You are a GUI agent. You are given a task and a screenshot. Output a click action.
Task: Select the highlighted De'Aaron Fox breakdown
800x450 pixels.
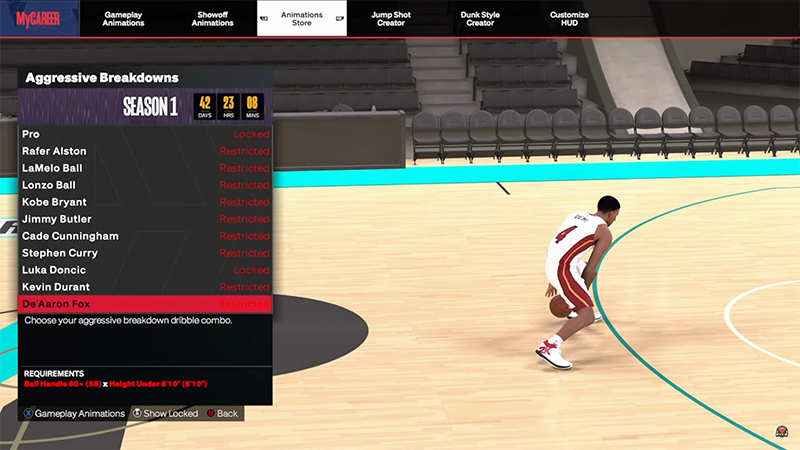(145, 304)
